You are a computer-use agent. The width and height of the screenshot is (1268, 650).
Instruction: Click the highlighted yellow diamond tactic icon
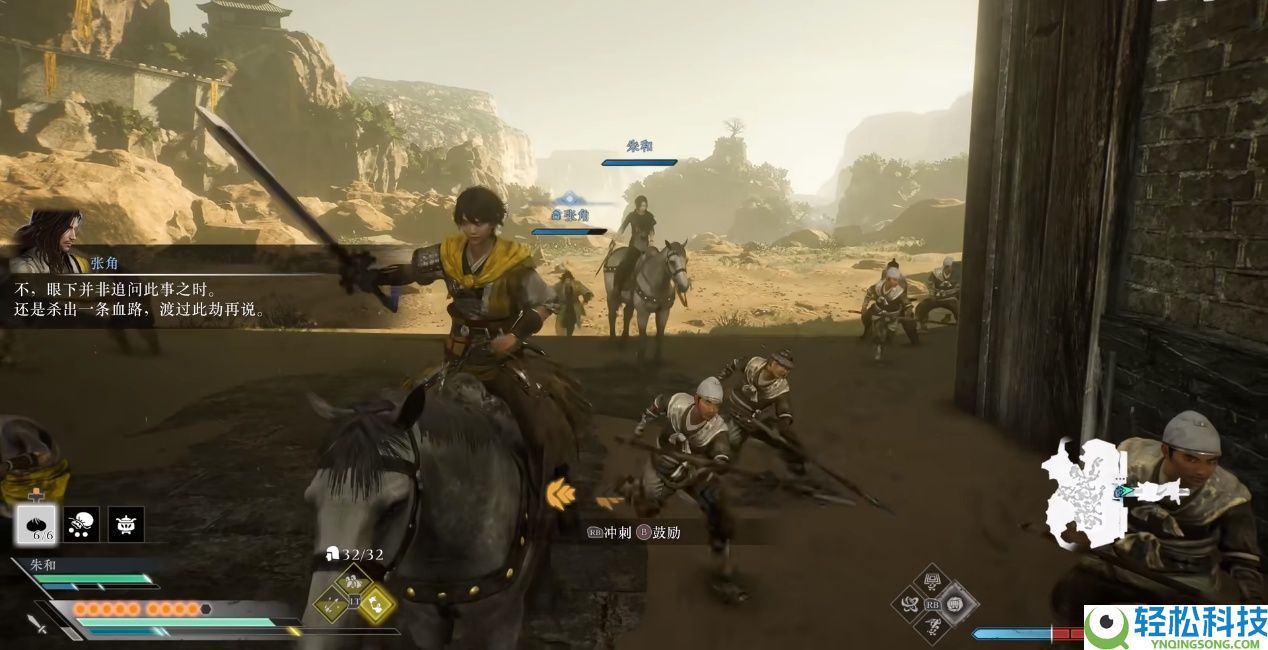coord(376,603)
